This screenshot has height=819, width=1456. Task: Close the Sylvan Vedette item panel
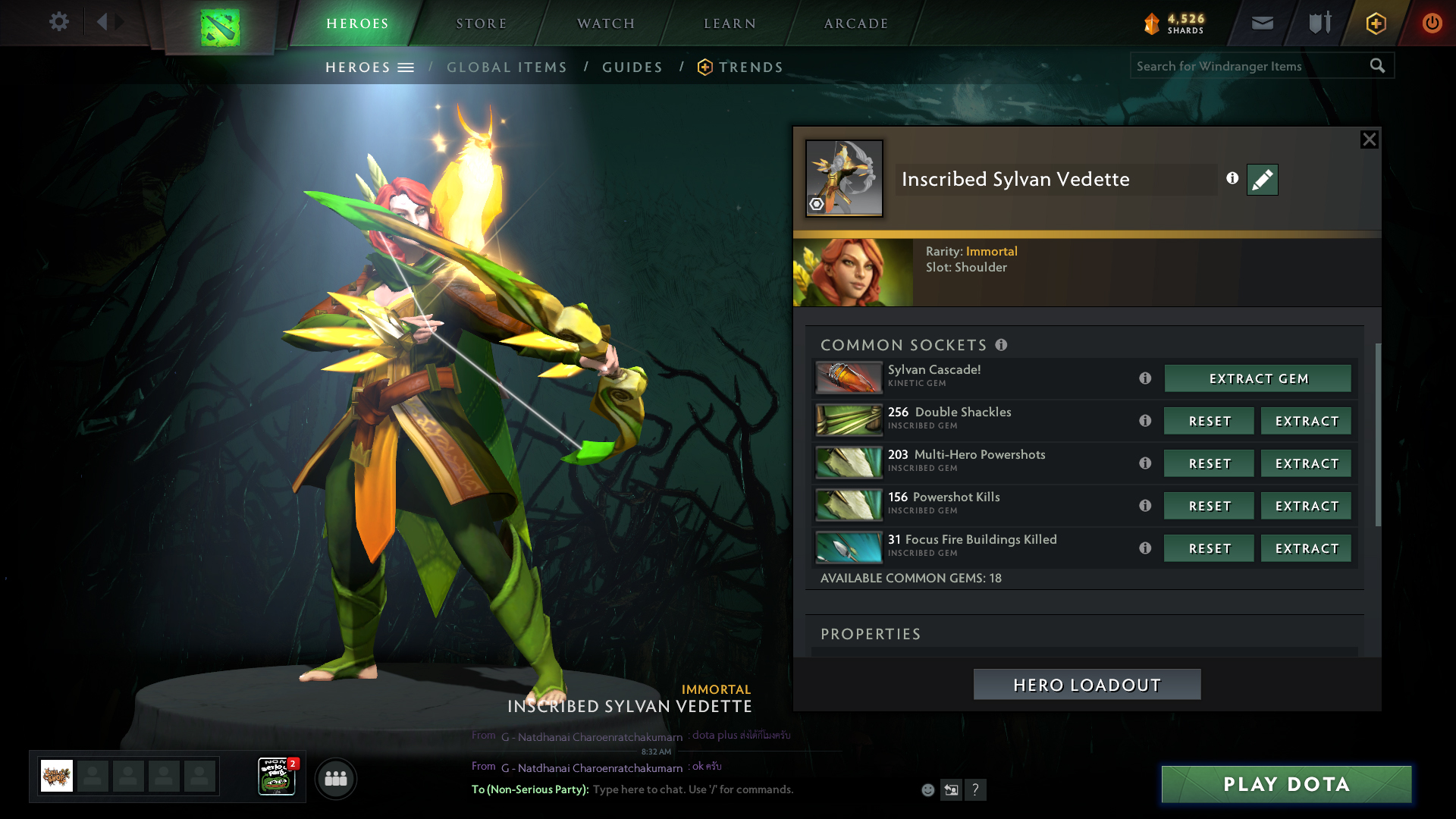click(1369, 140)
